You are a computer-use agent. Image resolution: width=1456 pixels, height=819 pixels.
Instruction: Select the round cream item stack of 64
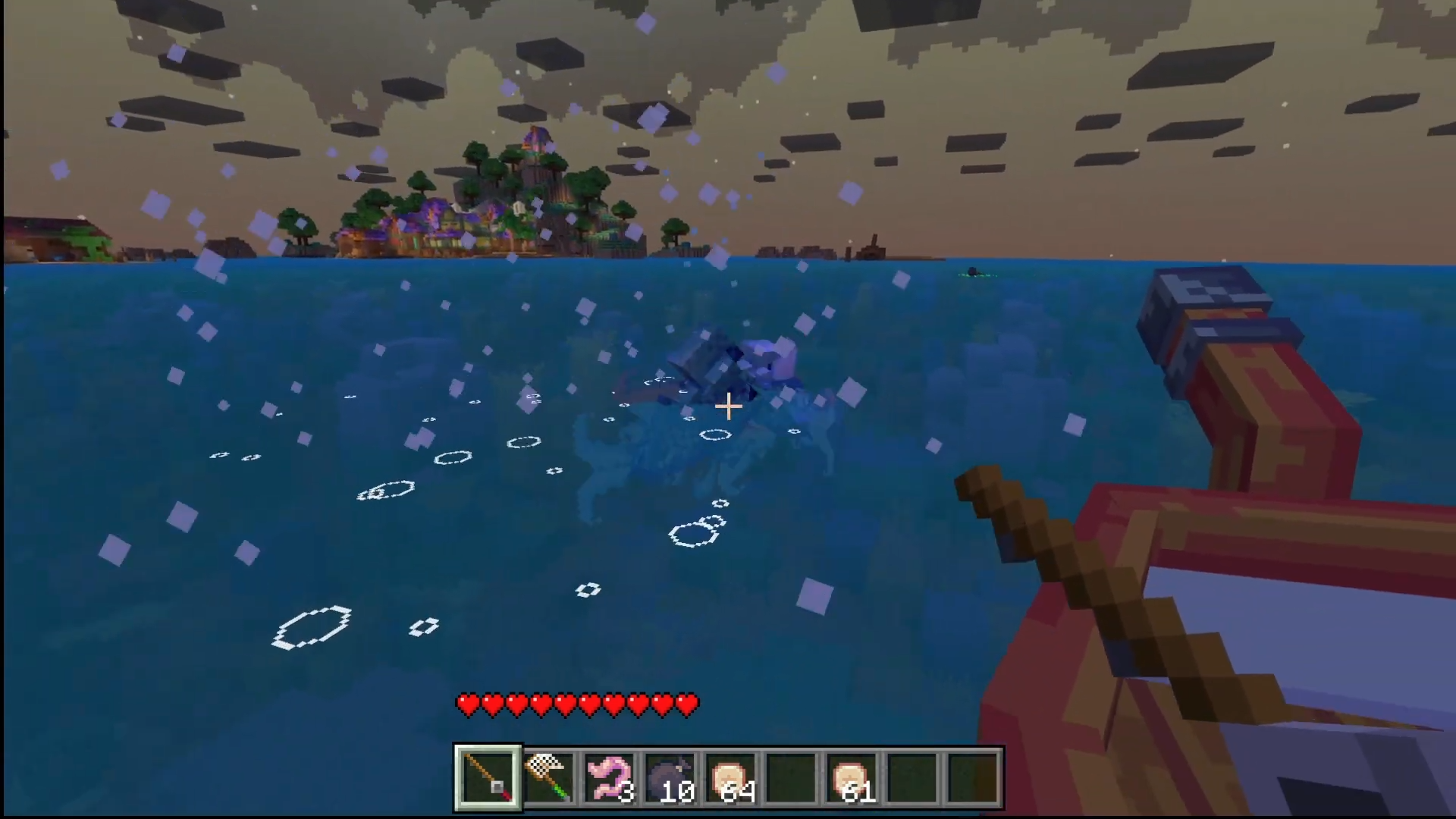pos(730,777)
